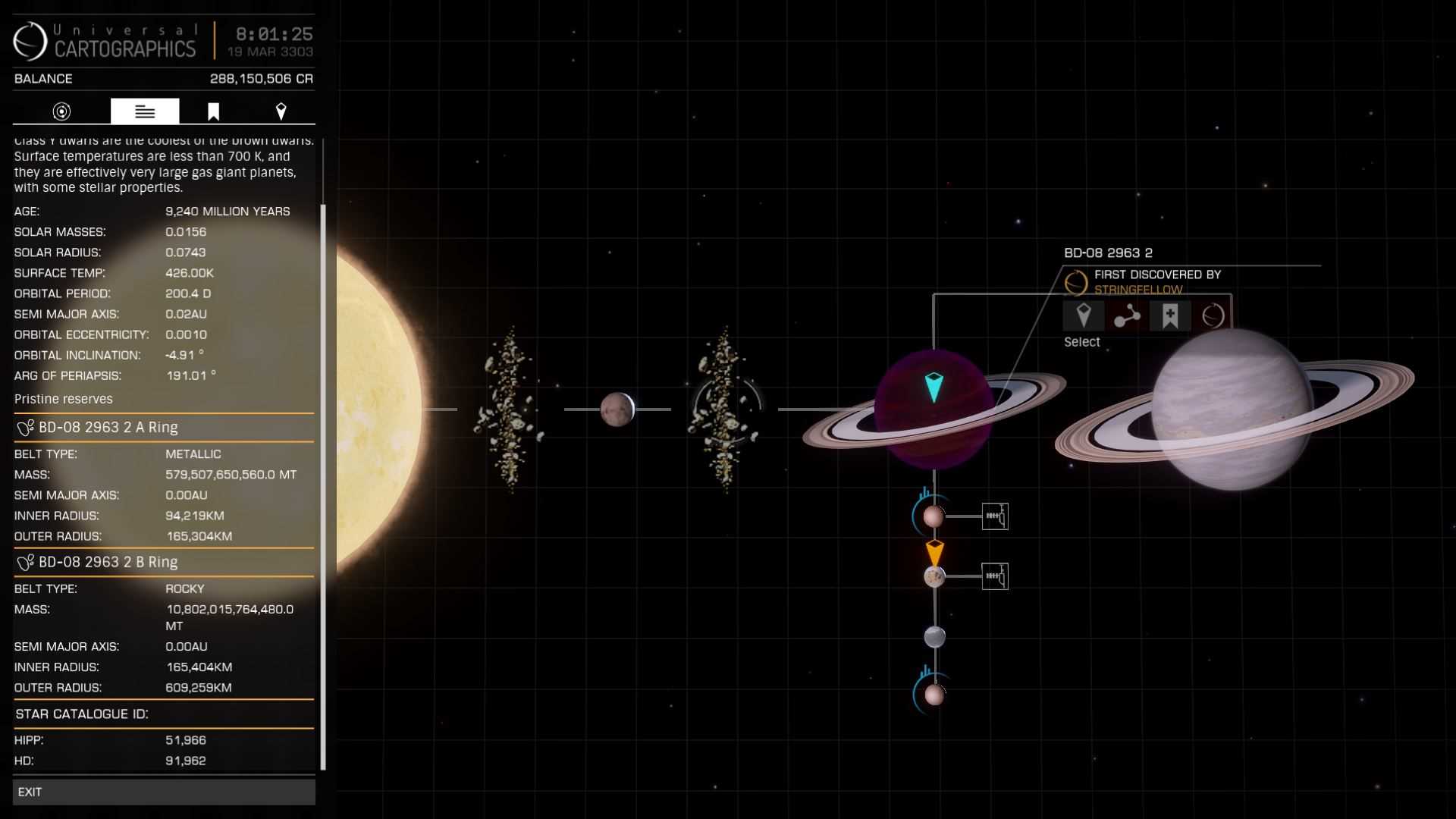Choose the reddish planet between the asteroid belts
1456x819 pixels.
pos(617,409)
